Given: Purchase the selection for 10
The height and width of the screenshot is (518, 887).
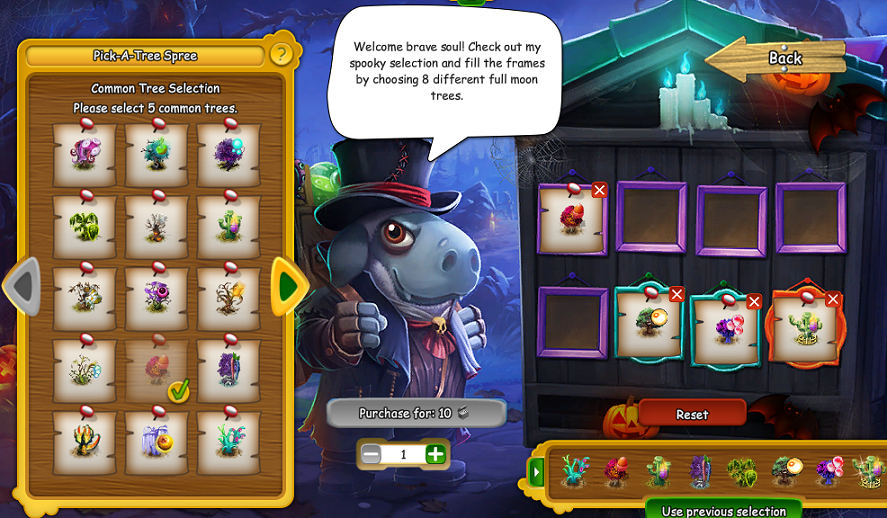Looking at the screenshot, I should click(x=415, y=413).
